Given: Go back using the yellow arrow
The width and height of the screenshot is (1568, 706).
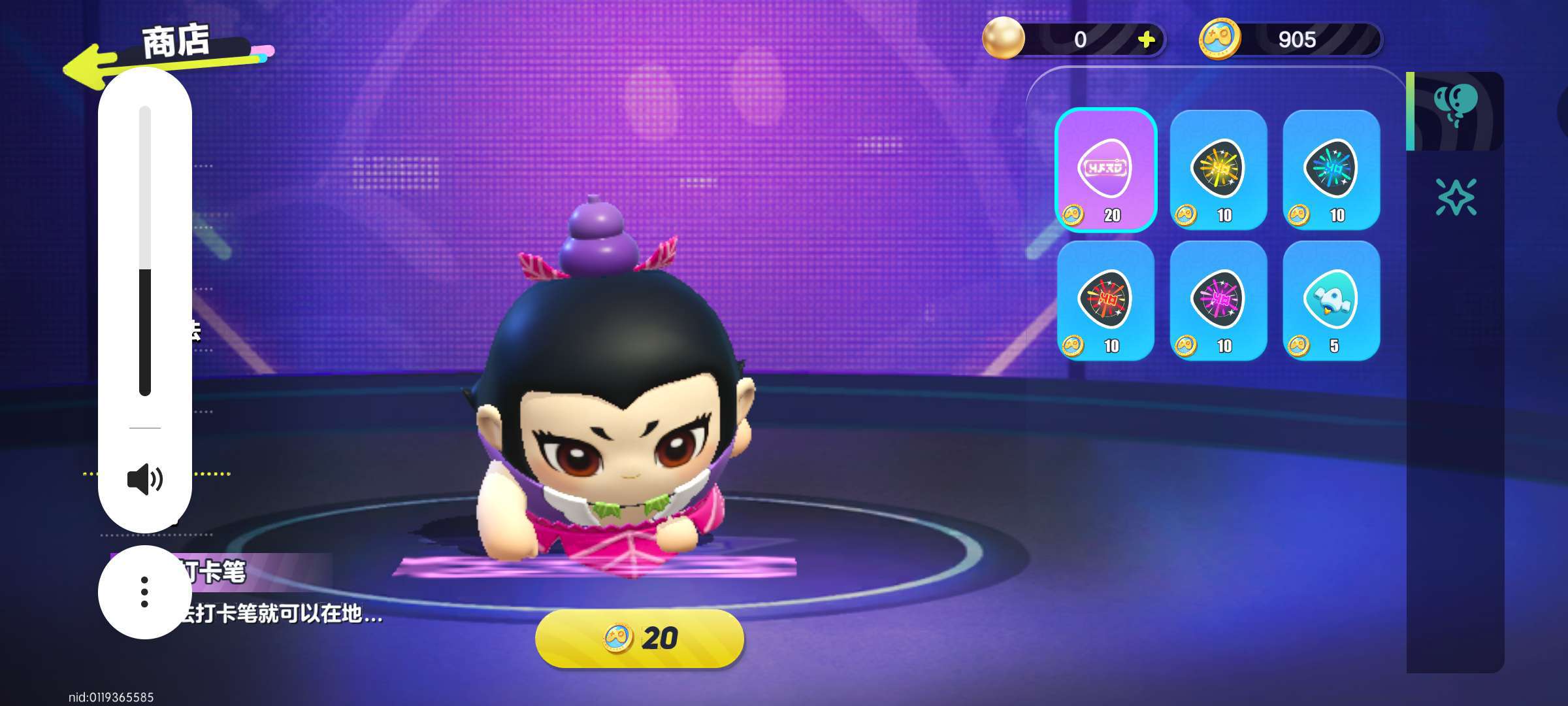Looking at the screenshot, I should (88, 67).
